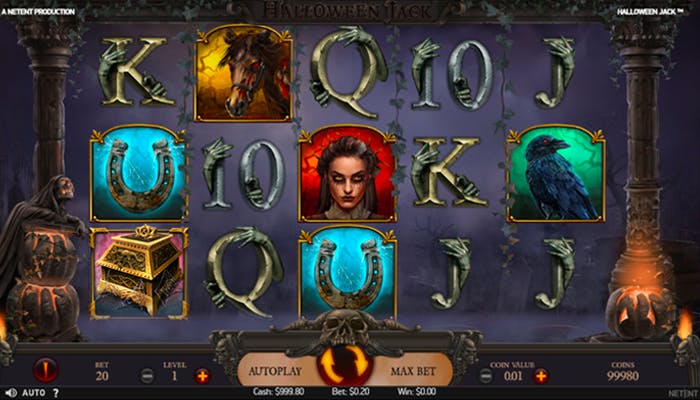Screen dimensions: 700x400
Task: Increase the bet level
Action: click(x=203, y=376)
